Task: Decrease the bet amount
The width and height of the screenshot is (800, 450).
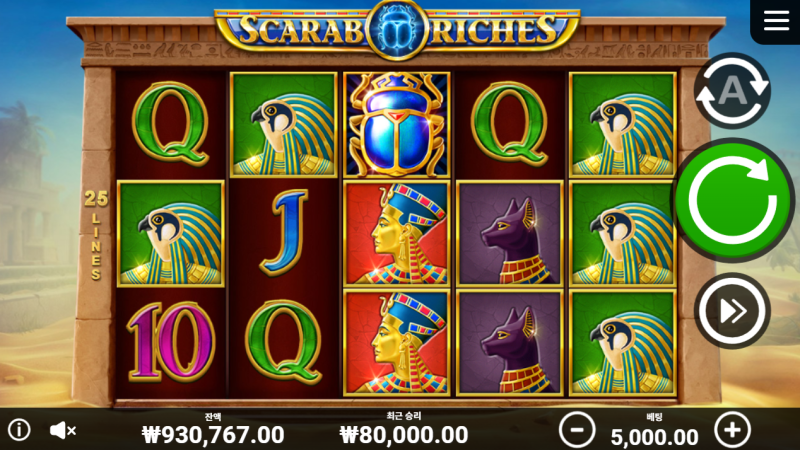Action: click(577, 430)
